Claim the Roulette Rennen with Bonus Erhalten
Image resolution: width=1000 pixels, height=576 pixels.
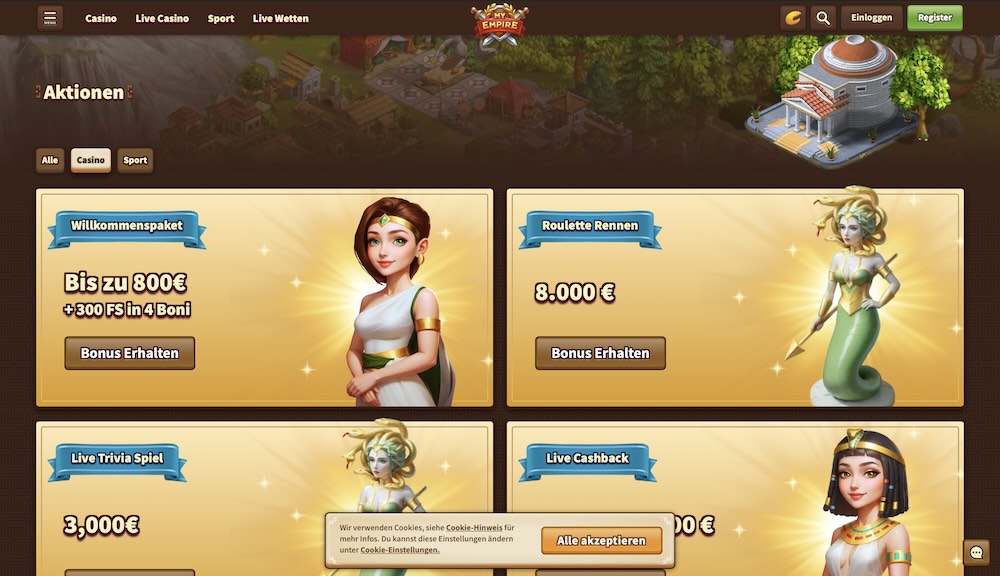point(600,353)
